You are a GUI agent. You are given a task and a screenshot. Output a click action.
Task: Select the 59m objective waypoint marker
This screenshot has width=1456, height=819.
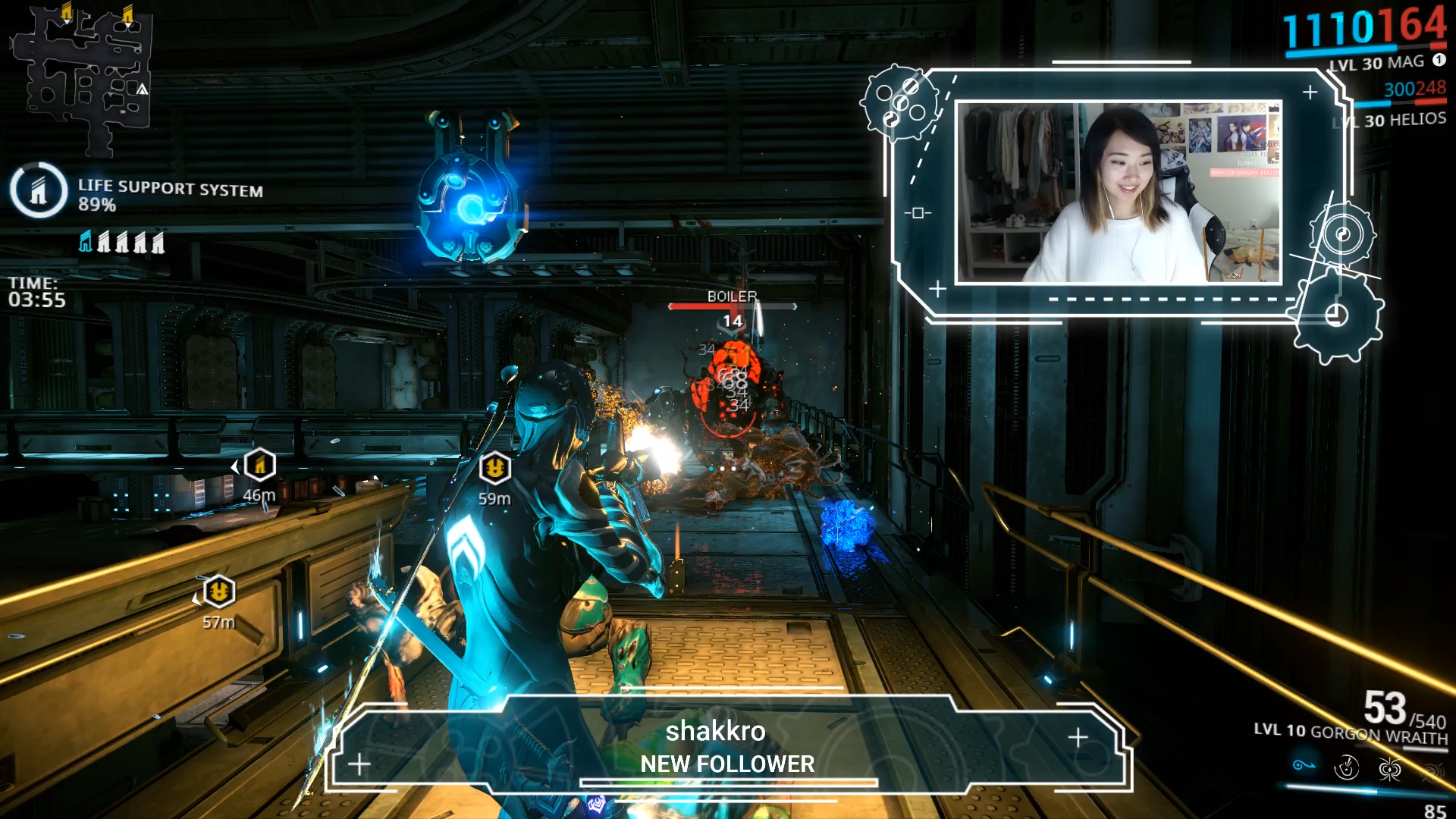(x=495, y=468)
